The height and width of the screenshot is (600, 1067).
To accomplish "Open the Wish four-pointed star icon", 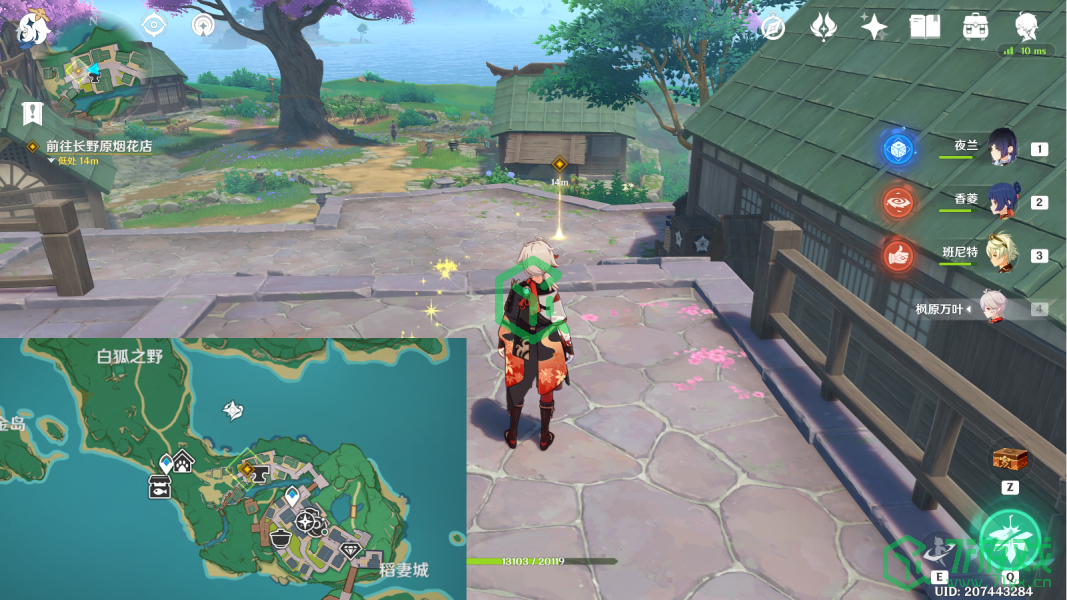I will [874, 27].
